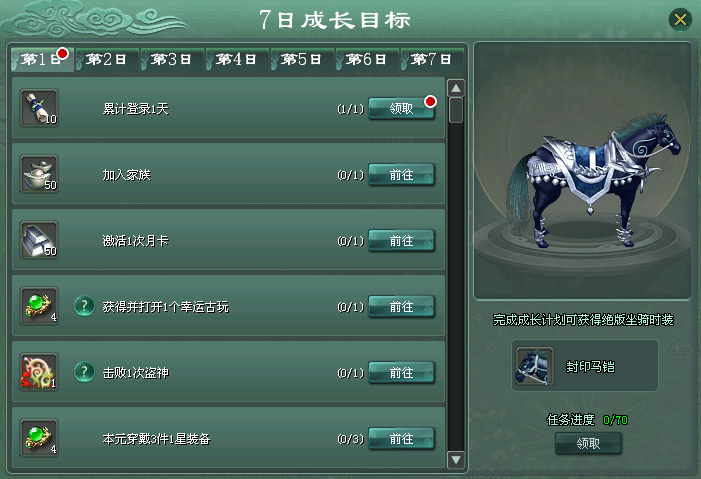This screenshot has width=701, height=479.
Task: Go to 激活1次月卡 via 前往
Action: [x=401, y=241]
